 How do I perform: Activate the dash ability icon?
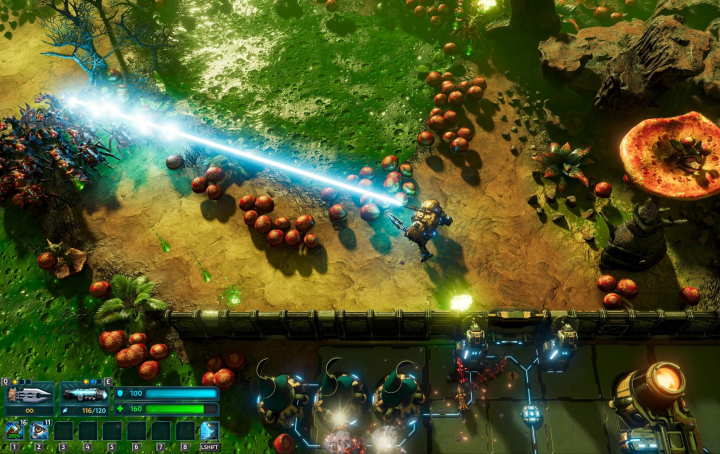[209, 431]
